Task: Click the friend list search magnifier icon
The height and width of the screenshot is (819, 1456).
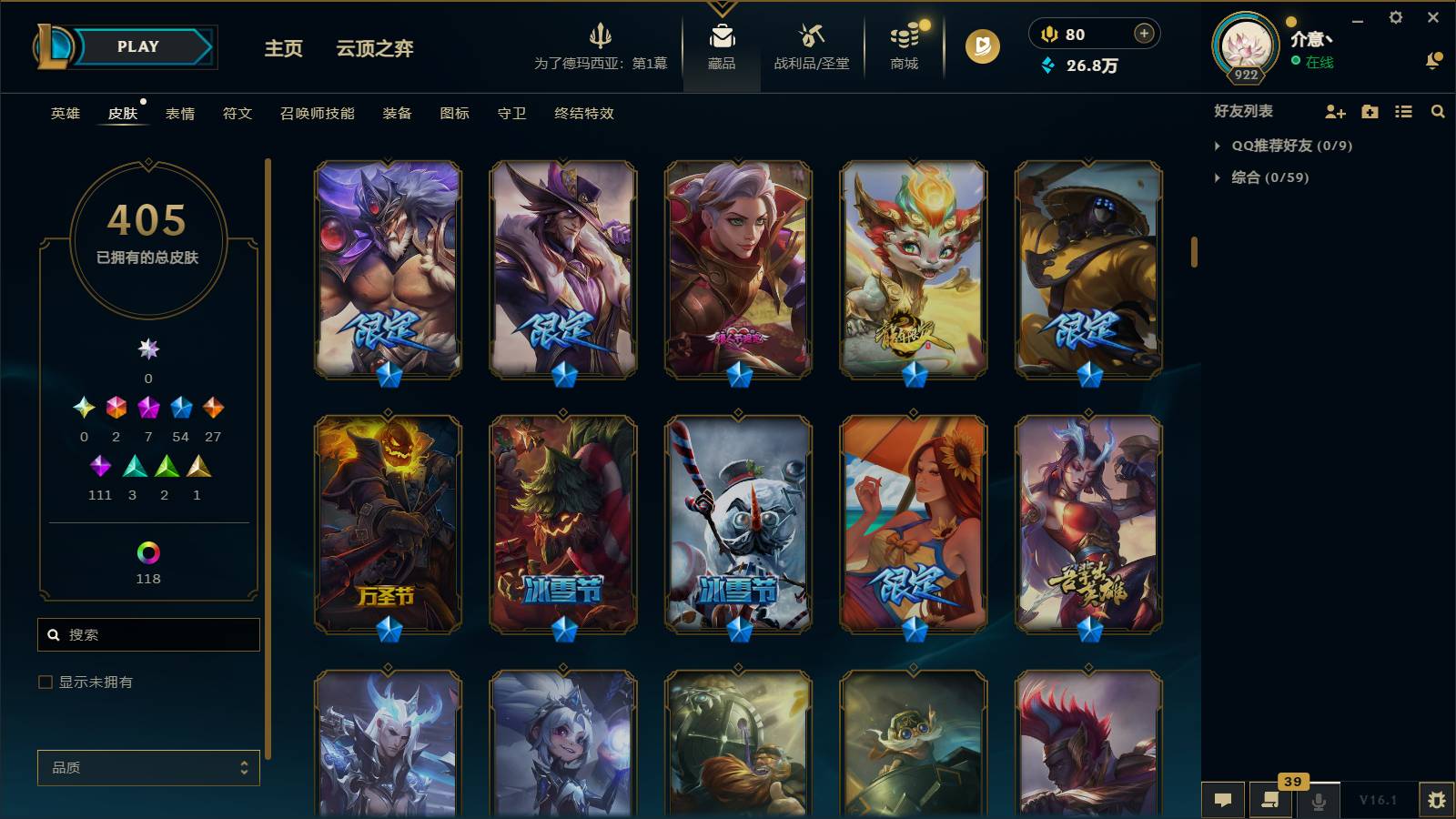Action: (x=1438, y=112)
